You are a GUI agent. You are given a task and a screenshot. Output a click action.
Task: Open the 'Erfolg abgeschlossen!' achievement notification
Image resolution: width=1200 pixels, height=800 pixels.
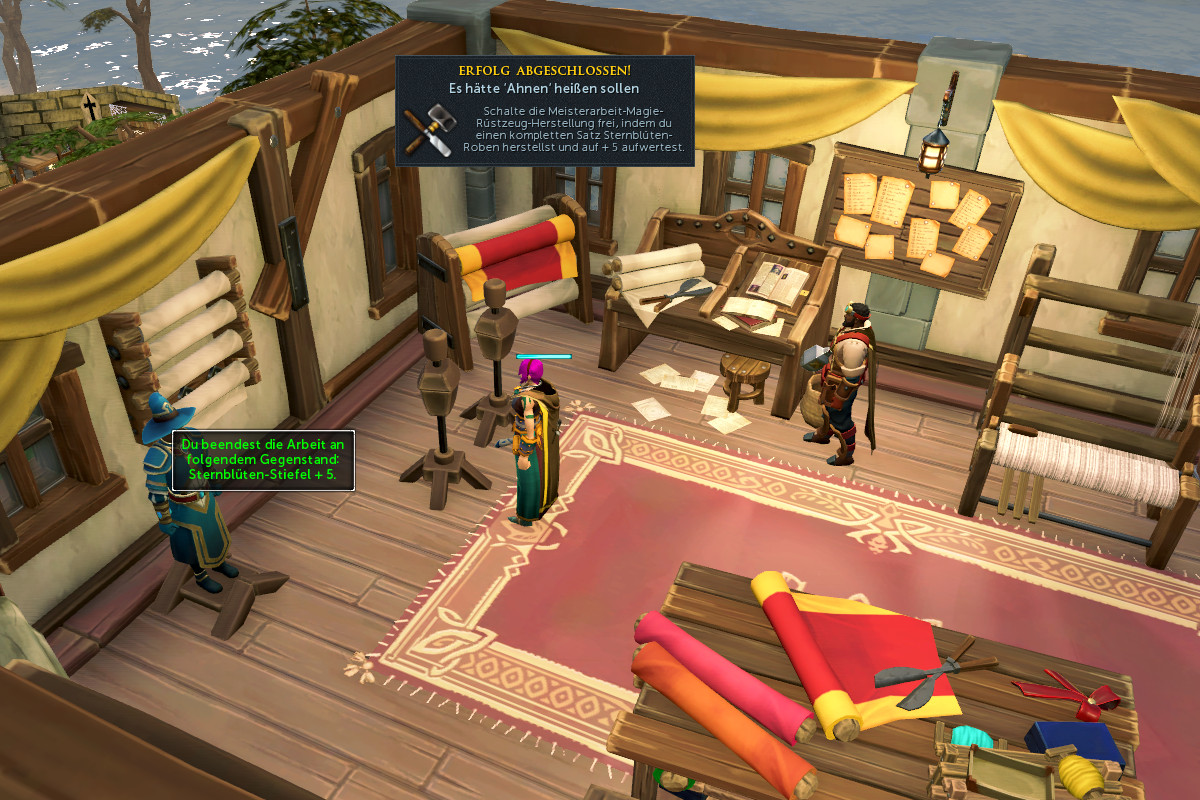[545, 110]
